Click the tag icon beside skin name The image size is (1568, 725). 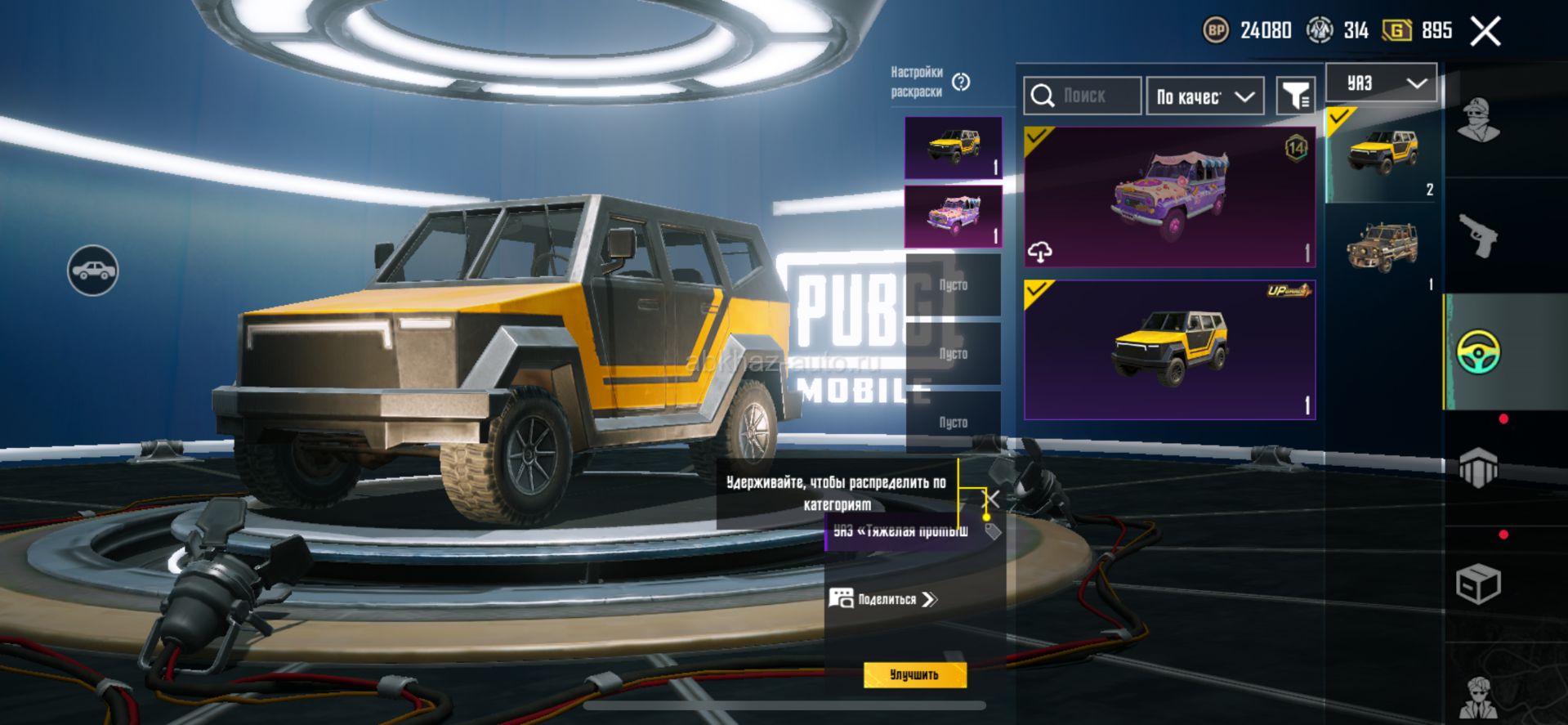pyautogui.click(x=993, y=532)
